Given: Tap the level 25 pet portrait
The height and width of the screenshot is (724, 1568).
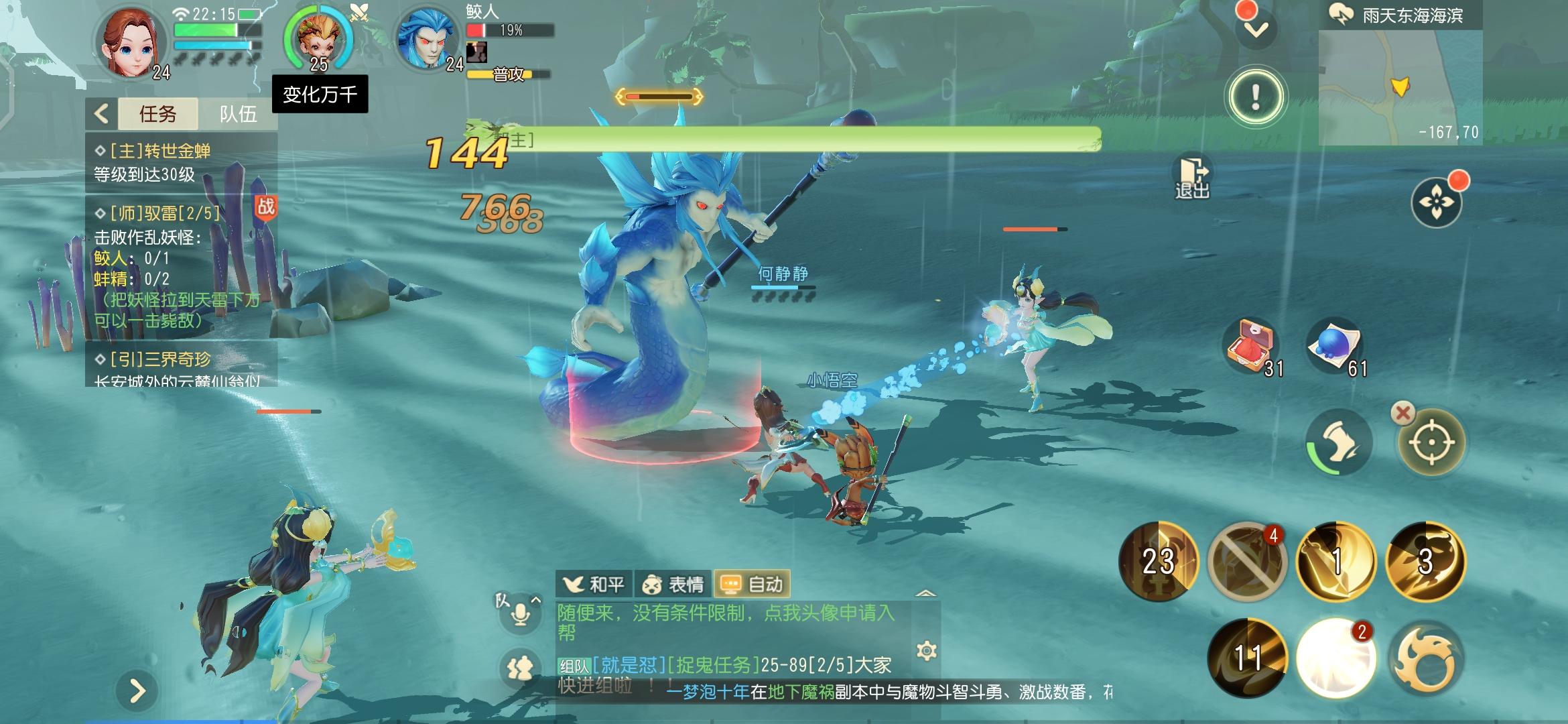Looking at the screenshot, I should 318,39.
